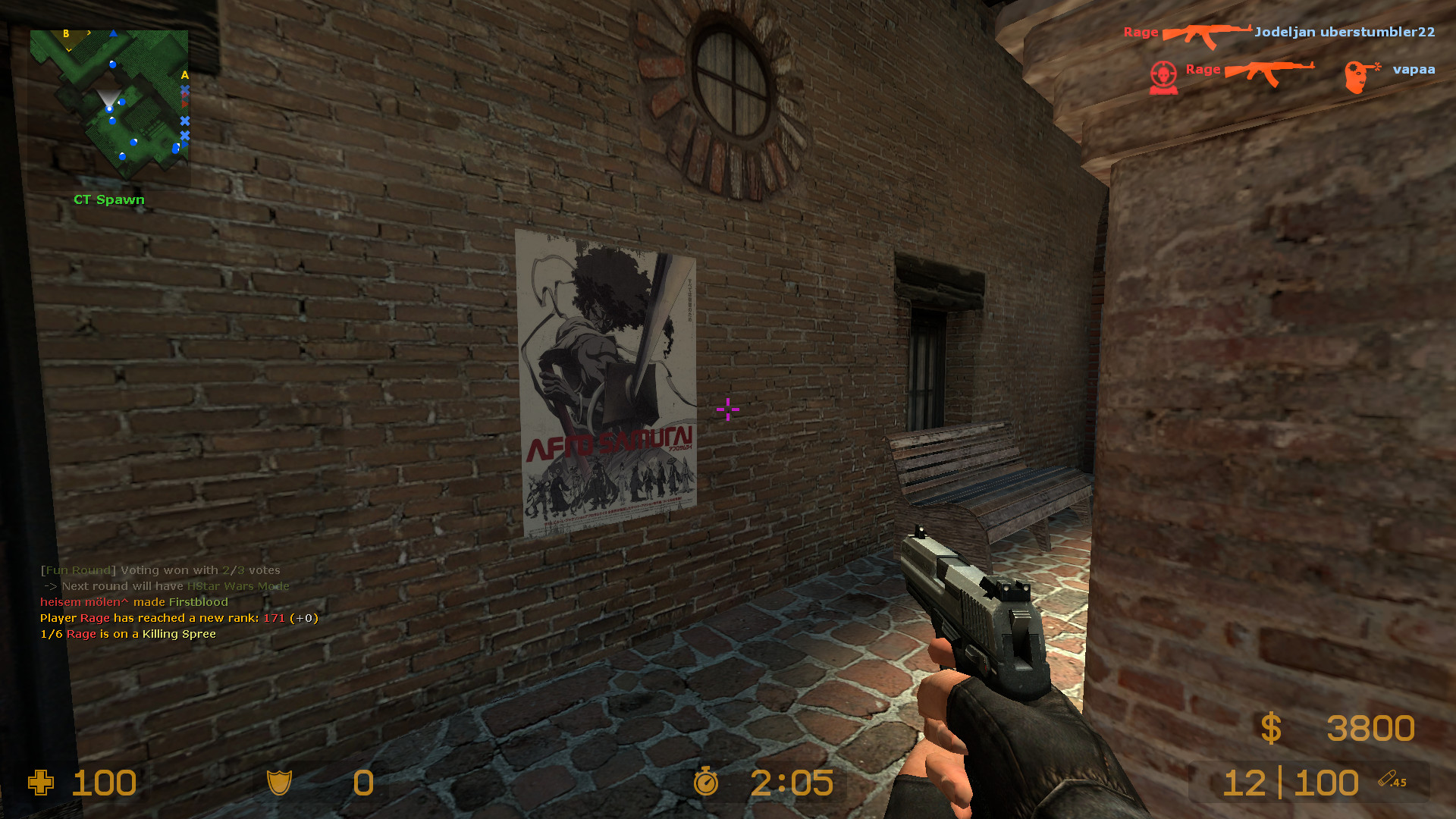Select Rage in the kill feed
The width and height of the screenshot is (1456, 819).
[x=1140, y=32]
